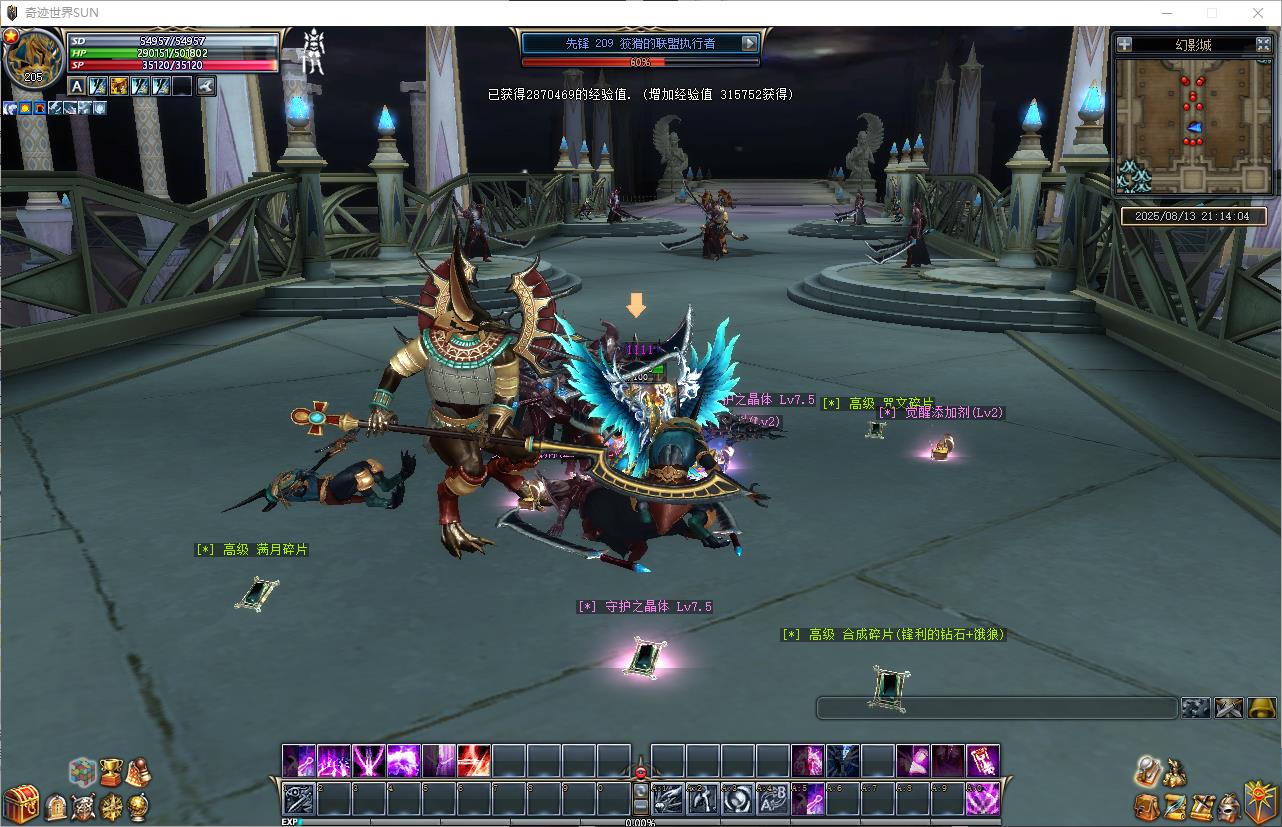This screenshot has width=1282, height=827.
Task: Click the colorful cube icon
Action: point(82,772)
